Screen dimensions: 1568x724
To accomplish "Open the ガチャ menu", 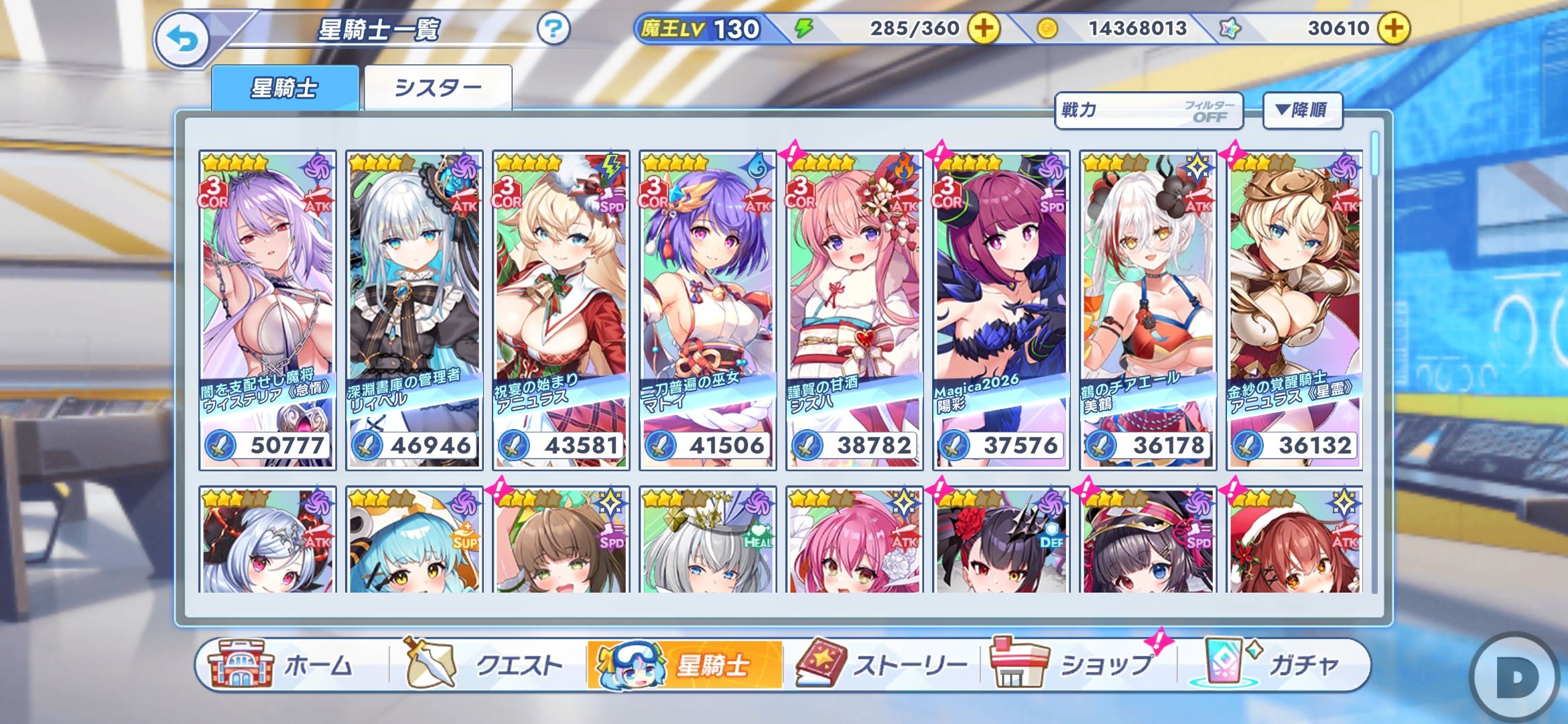I will pos(1273,665).
